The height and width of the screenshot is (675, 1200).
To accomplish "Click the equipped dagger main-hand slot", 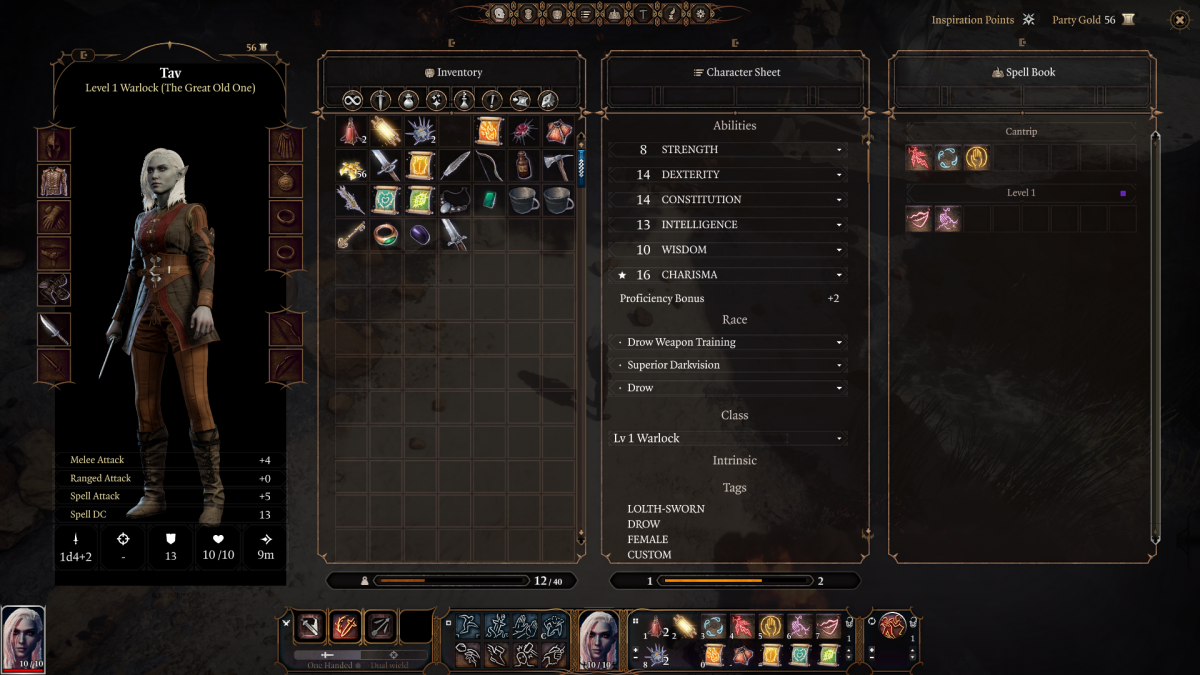I will coord(54,329).
